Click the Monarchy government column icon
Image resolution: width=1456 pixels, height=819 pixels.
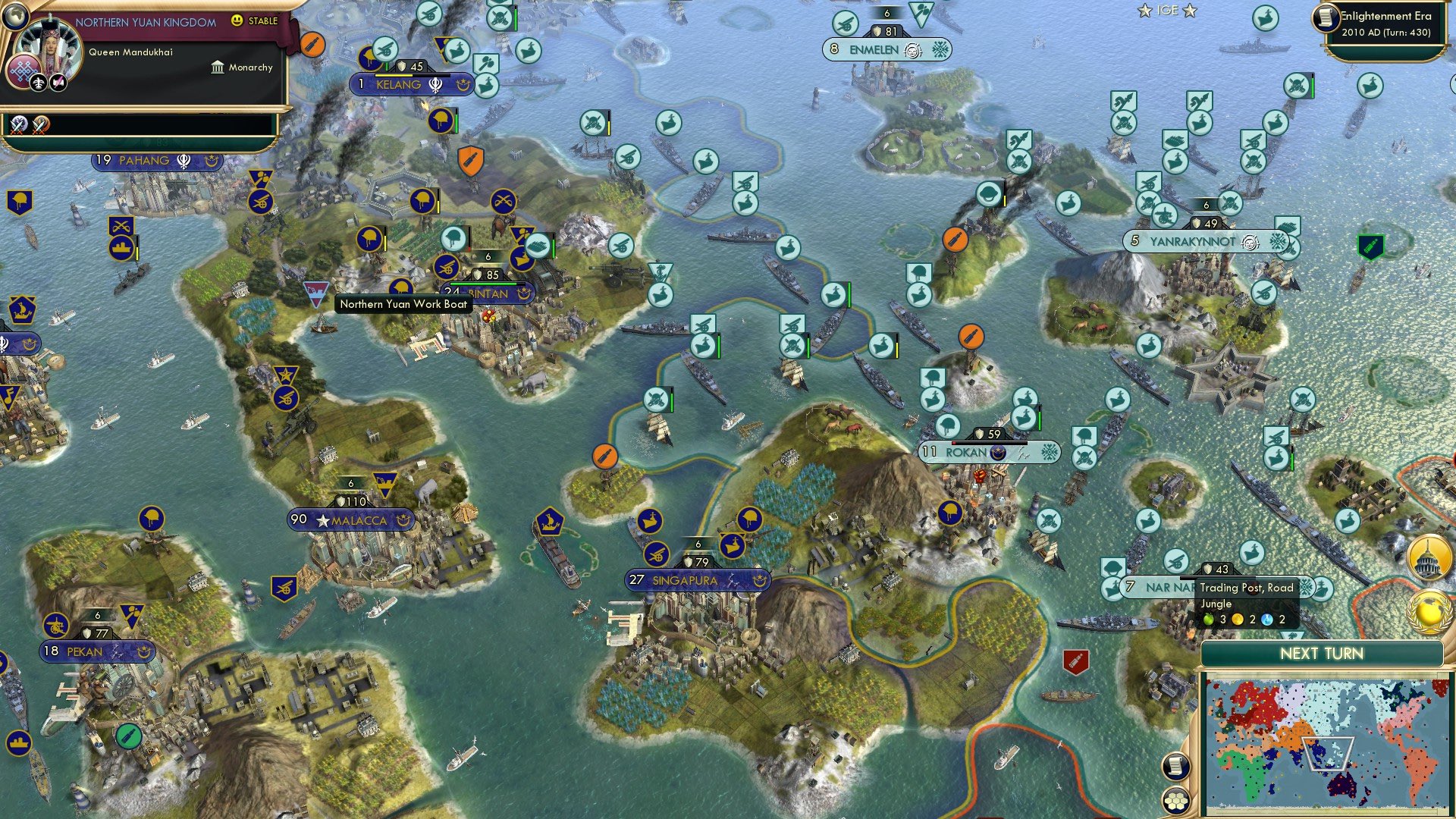[217, 67]
